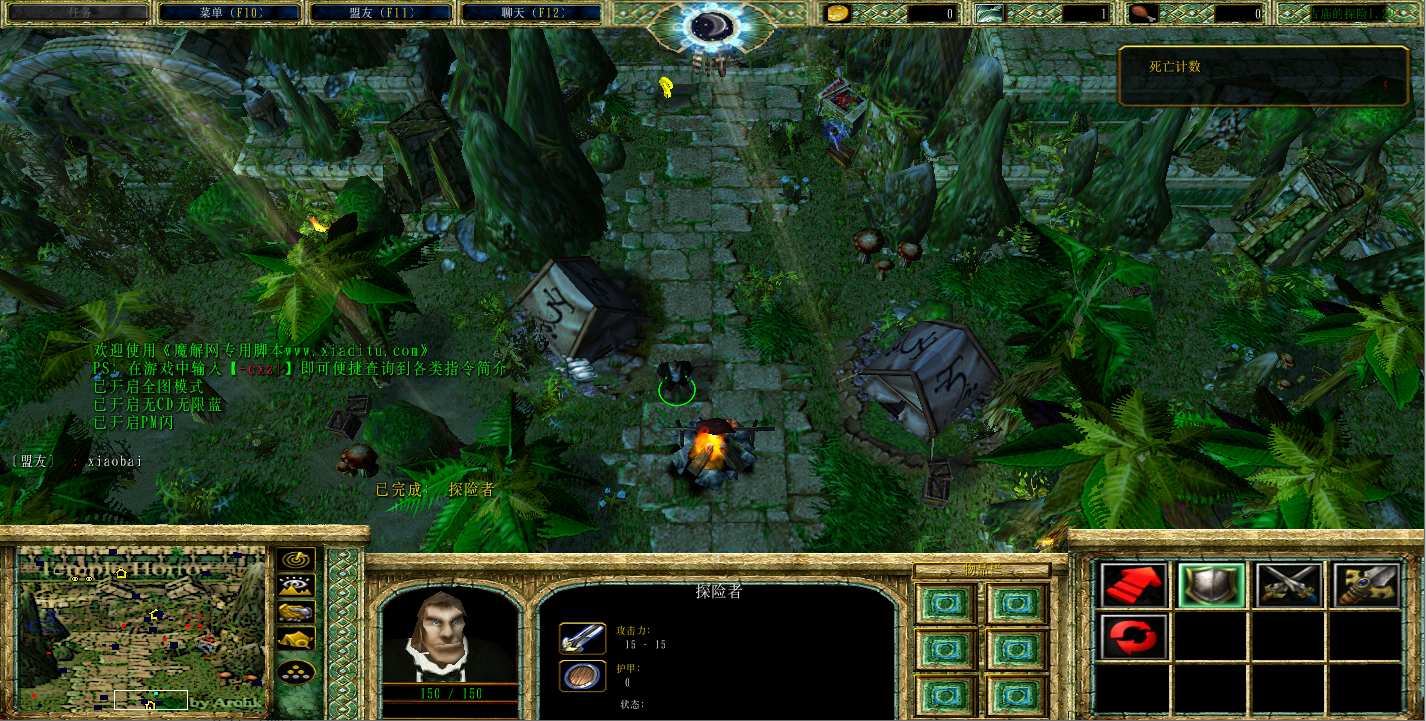The height and width of the screenshot is (721, 1426).
Task: Activate the shield hold position command
Action: coord(1211,585)
